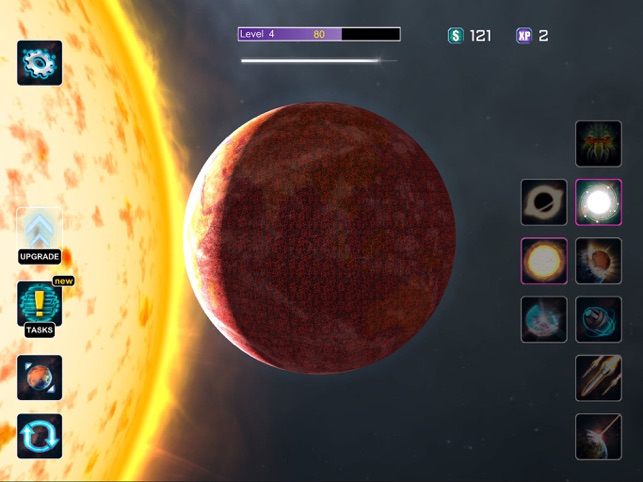643x482 pixels.
Task: Open the planet selection icon
Action: pyautogui.click(x=40, y=377)
